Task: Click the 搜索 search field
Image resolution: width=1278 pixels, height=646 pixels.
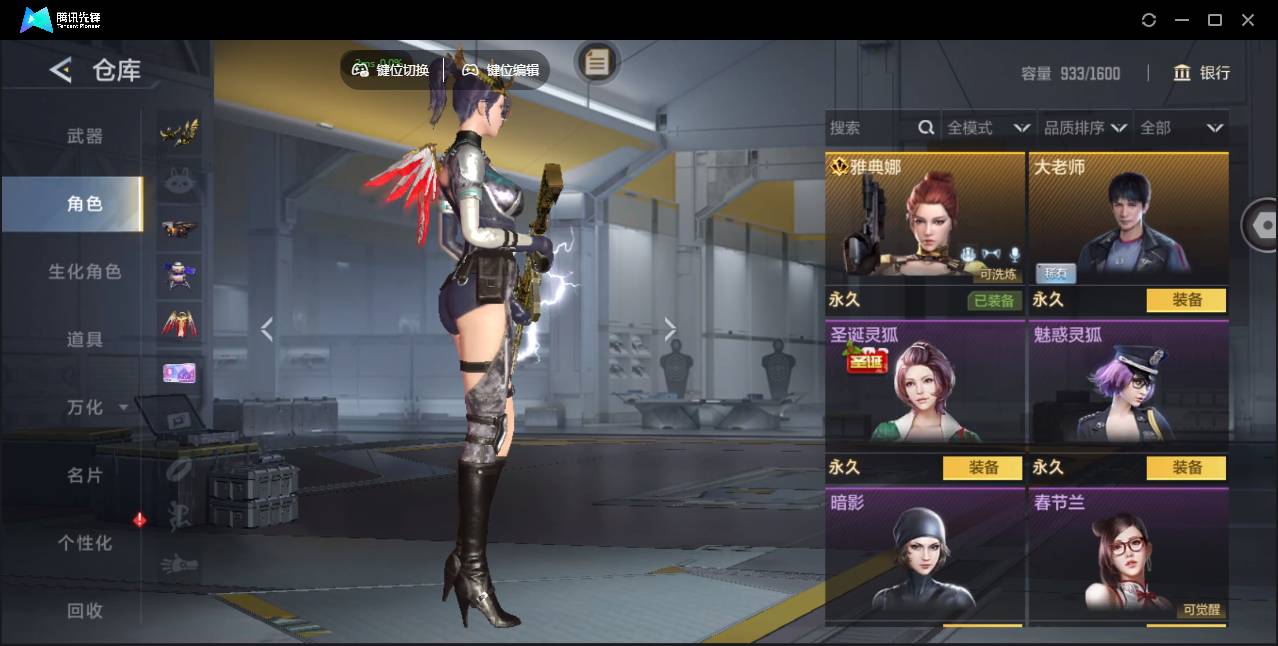Action: [870, 128]
